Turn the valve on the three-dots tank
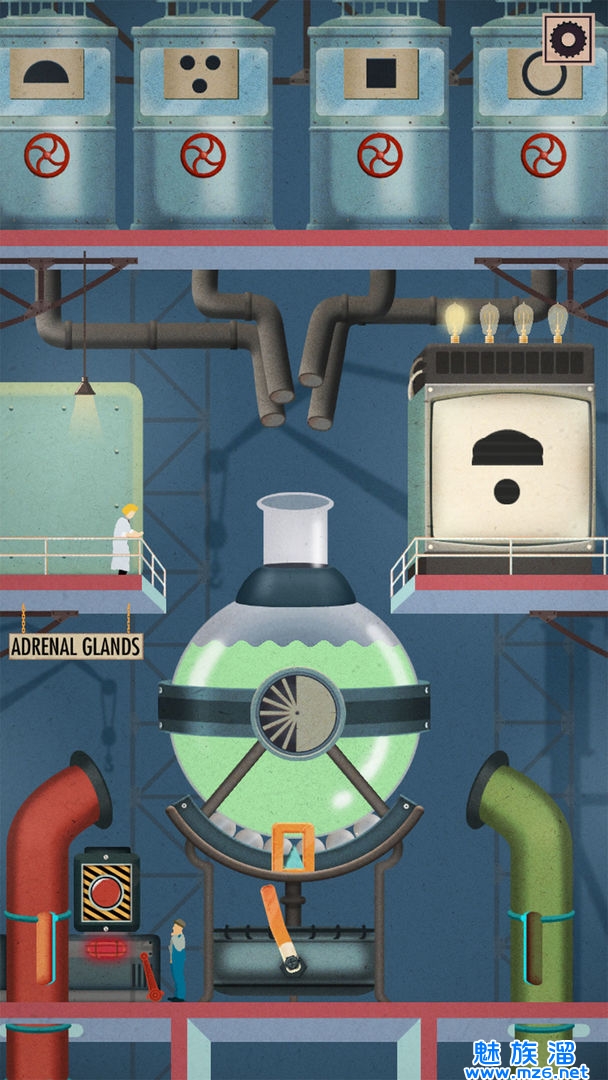Screen dimensions: 608x1080 point(203,155)
